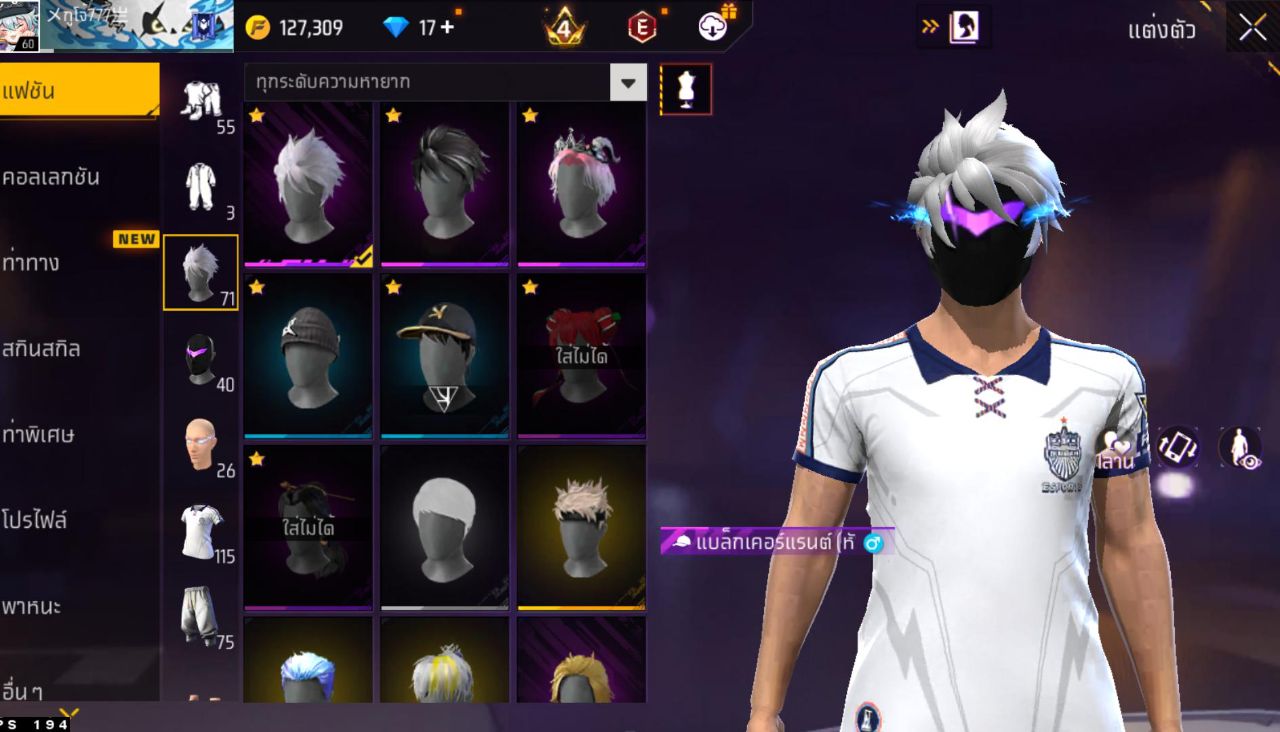Click the plus button to buy diamonds
The image size is (1280, 732).
click(x=449, y=27)
